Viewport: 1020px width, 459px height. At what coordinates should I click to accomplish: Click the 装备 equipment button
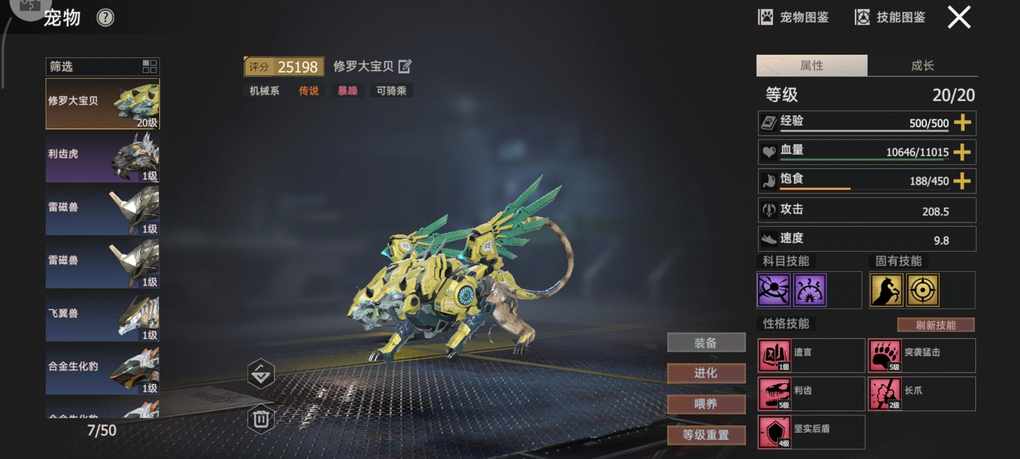pos(706,343)
